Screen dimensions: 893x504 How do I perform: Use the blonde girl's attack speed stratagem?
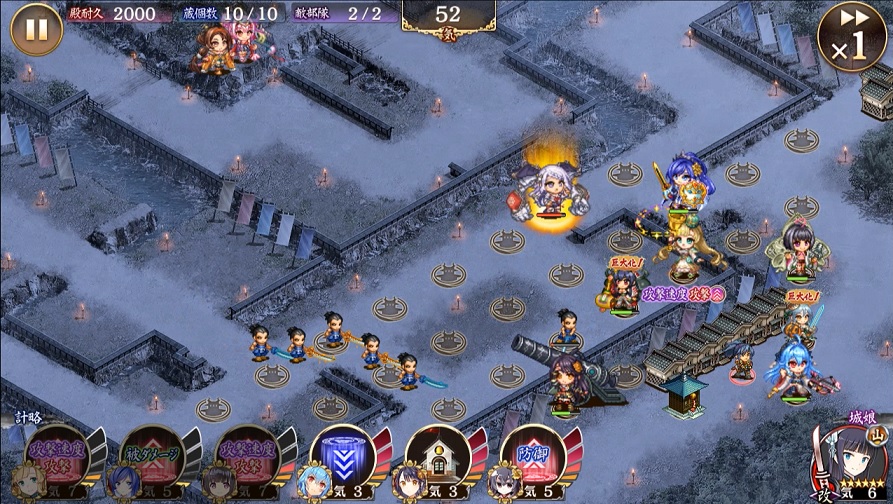click(x=56, y=459)
